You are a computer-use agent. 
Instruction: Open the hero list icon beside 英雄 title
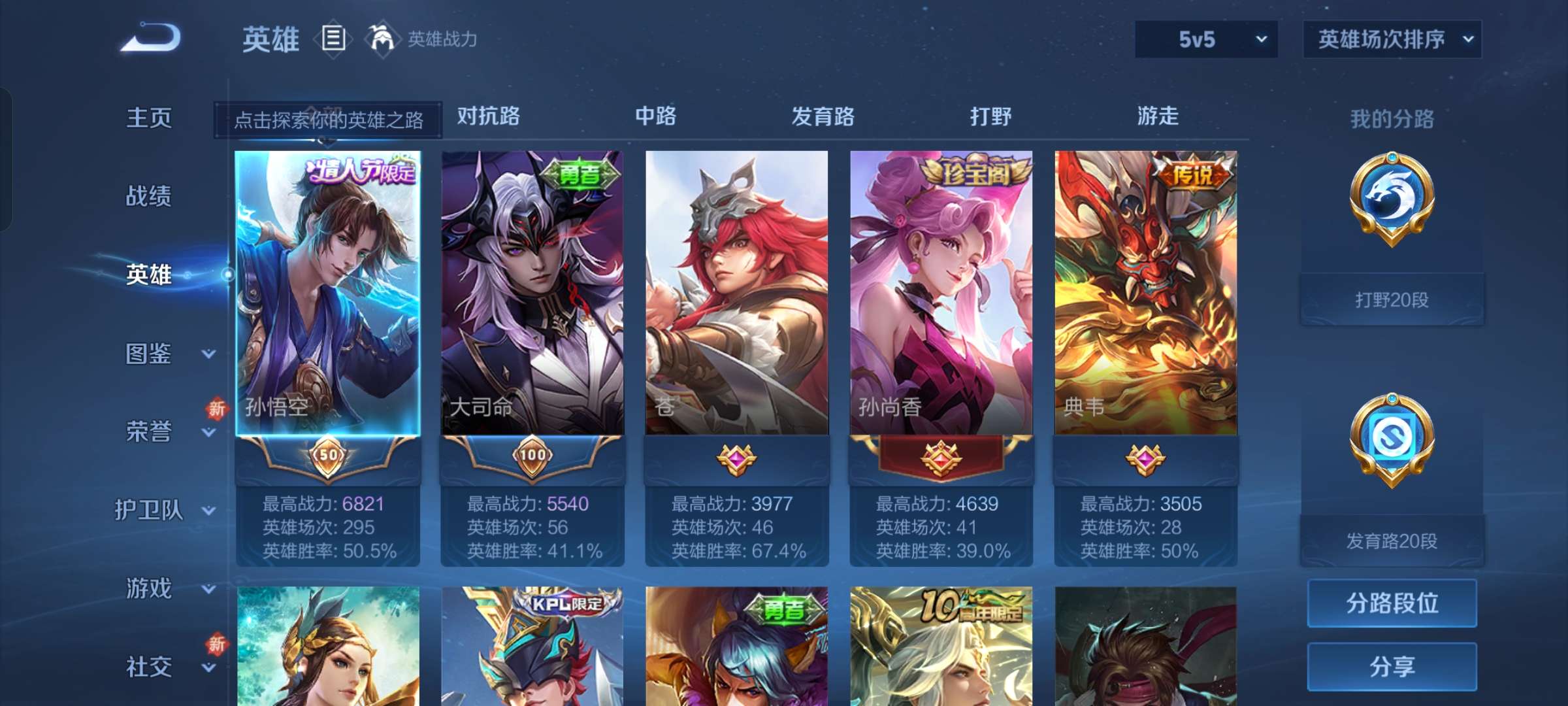[x=333, y=39]
